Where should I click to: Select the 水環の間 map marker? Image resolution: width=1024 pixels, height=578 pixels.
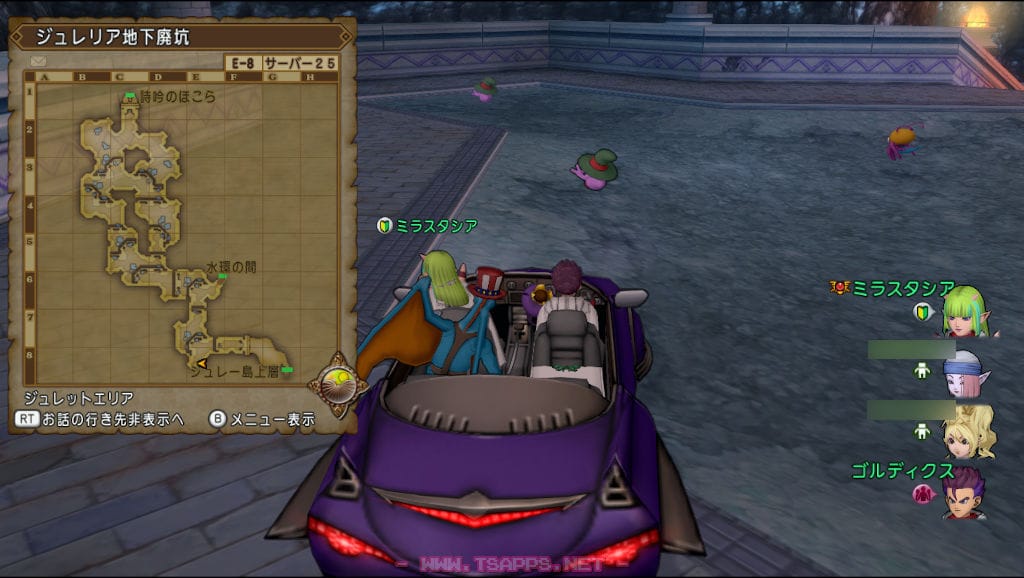(x=221, y=277)
